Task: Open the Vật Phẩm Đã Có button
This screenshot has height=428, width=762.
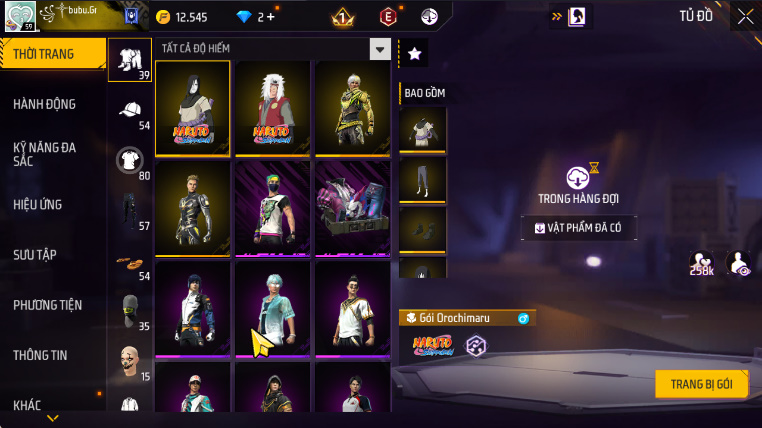Action: click(x=579, y=228)
